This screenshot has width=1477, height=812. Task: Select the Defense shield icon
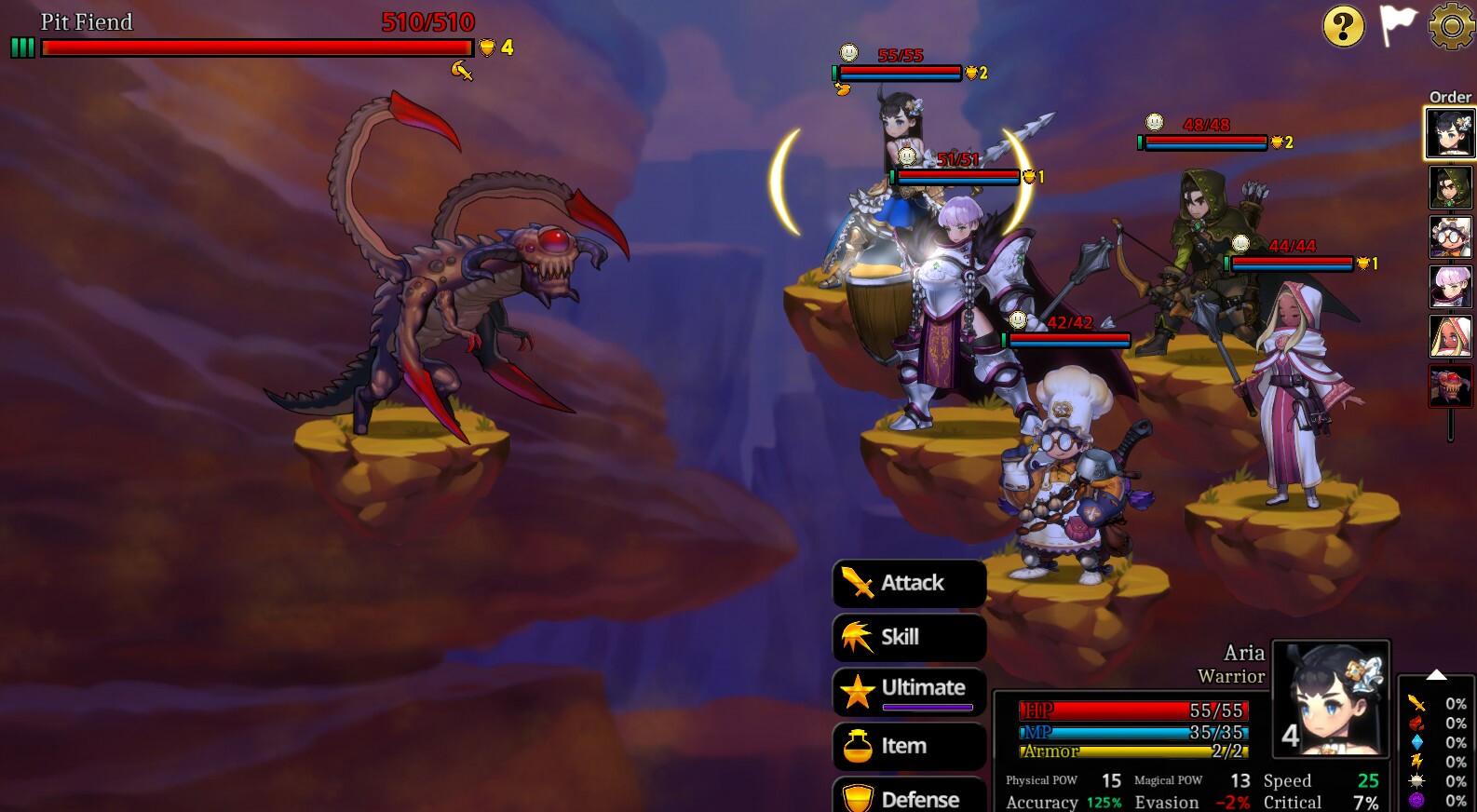point(856,799)
